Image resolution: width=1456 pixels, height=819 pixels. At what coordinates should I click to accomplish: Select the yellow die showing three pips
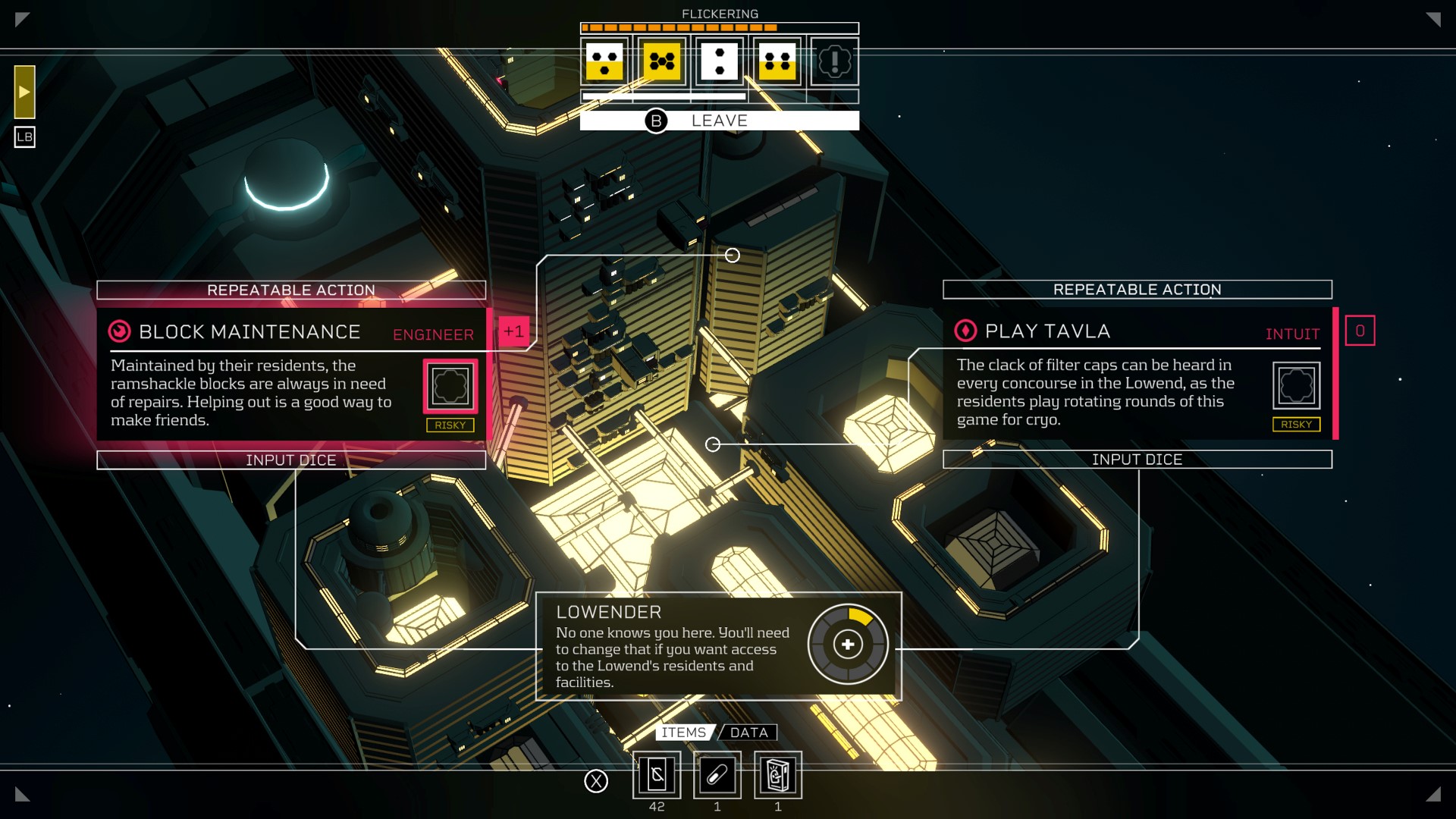coord(604,61)
